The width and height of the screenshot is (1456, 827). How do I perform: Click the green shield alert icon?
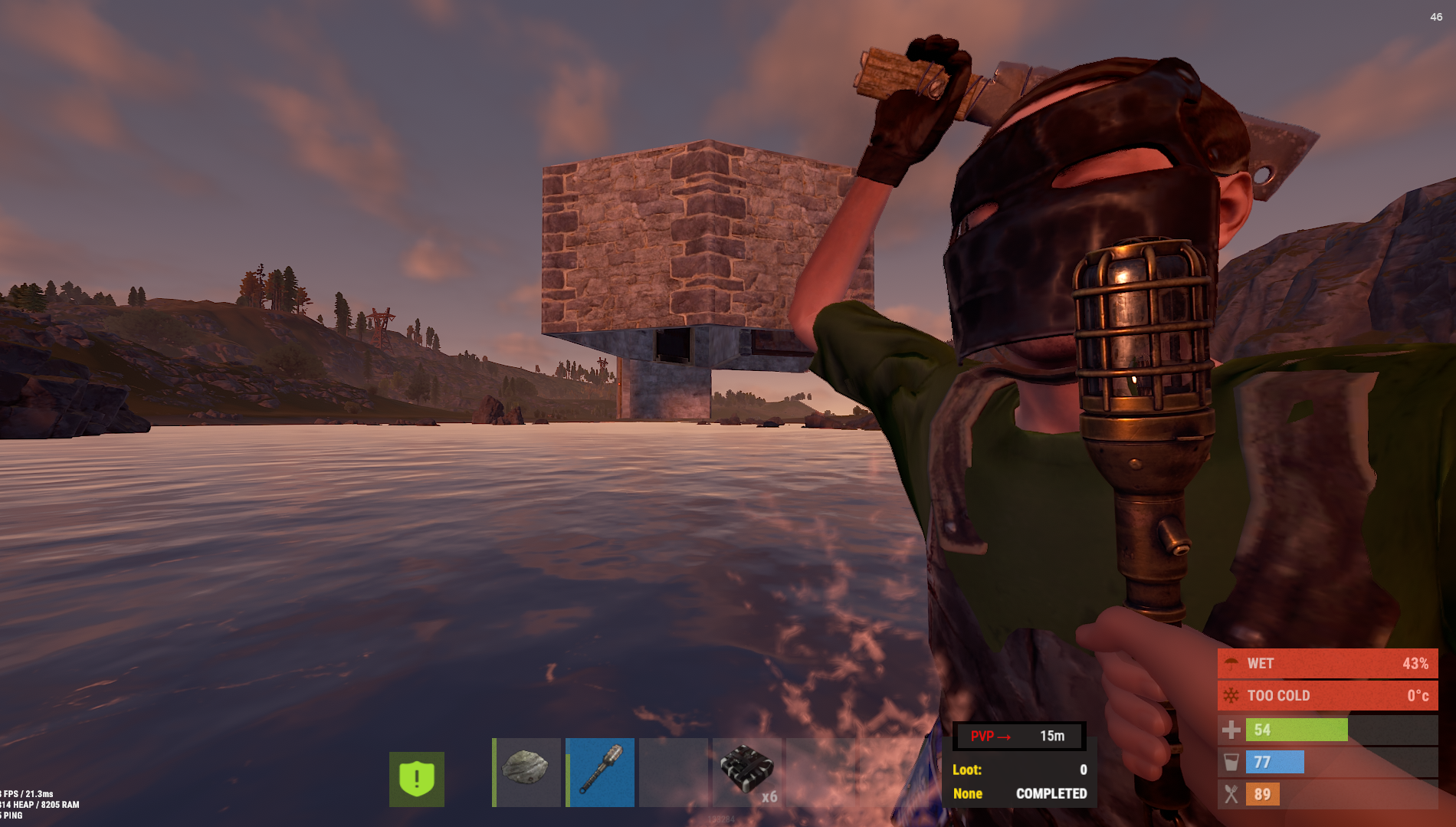tap(416, 779)
